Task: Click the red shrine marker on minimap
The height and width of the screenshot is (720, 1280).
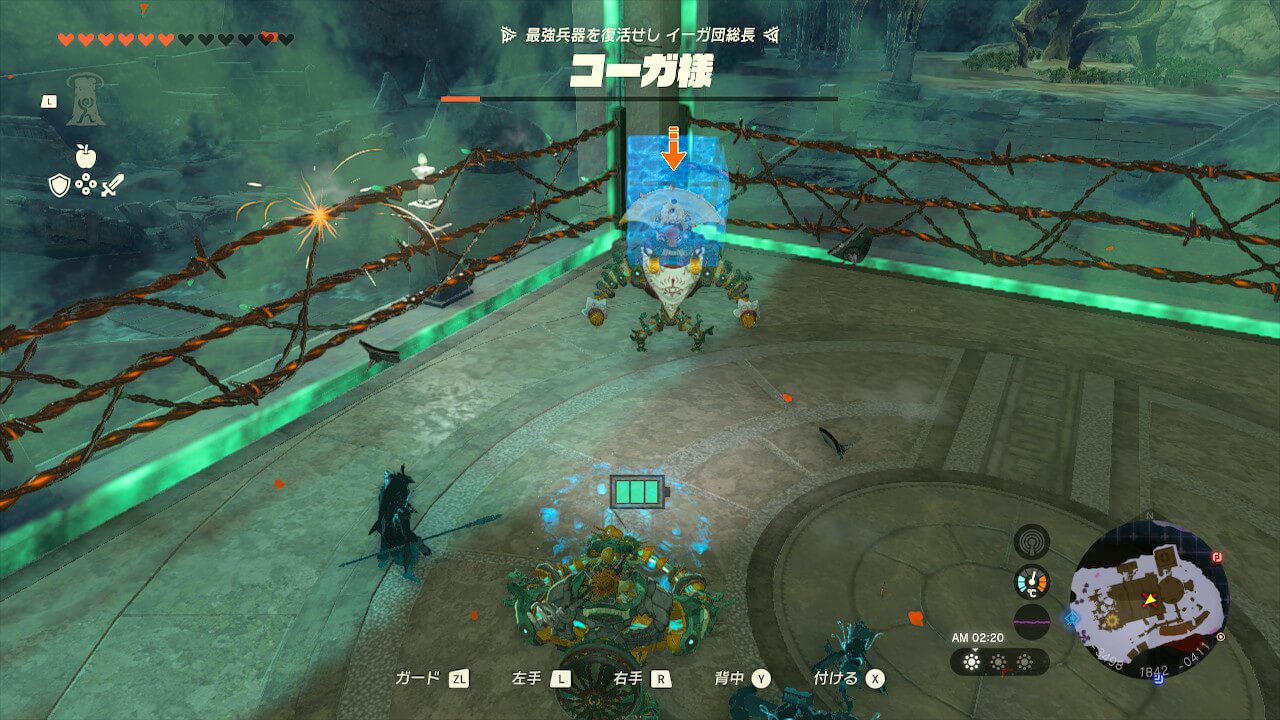Action: pyautogui.click(x=1218, y=558)
